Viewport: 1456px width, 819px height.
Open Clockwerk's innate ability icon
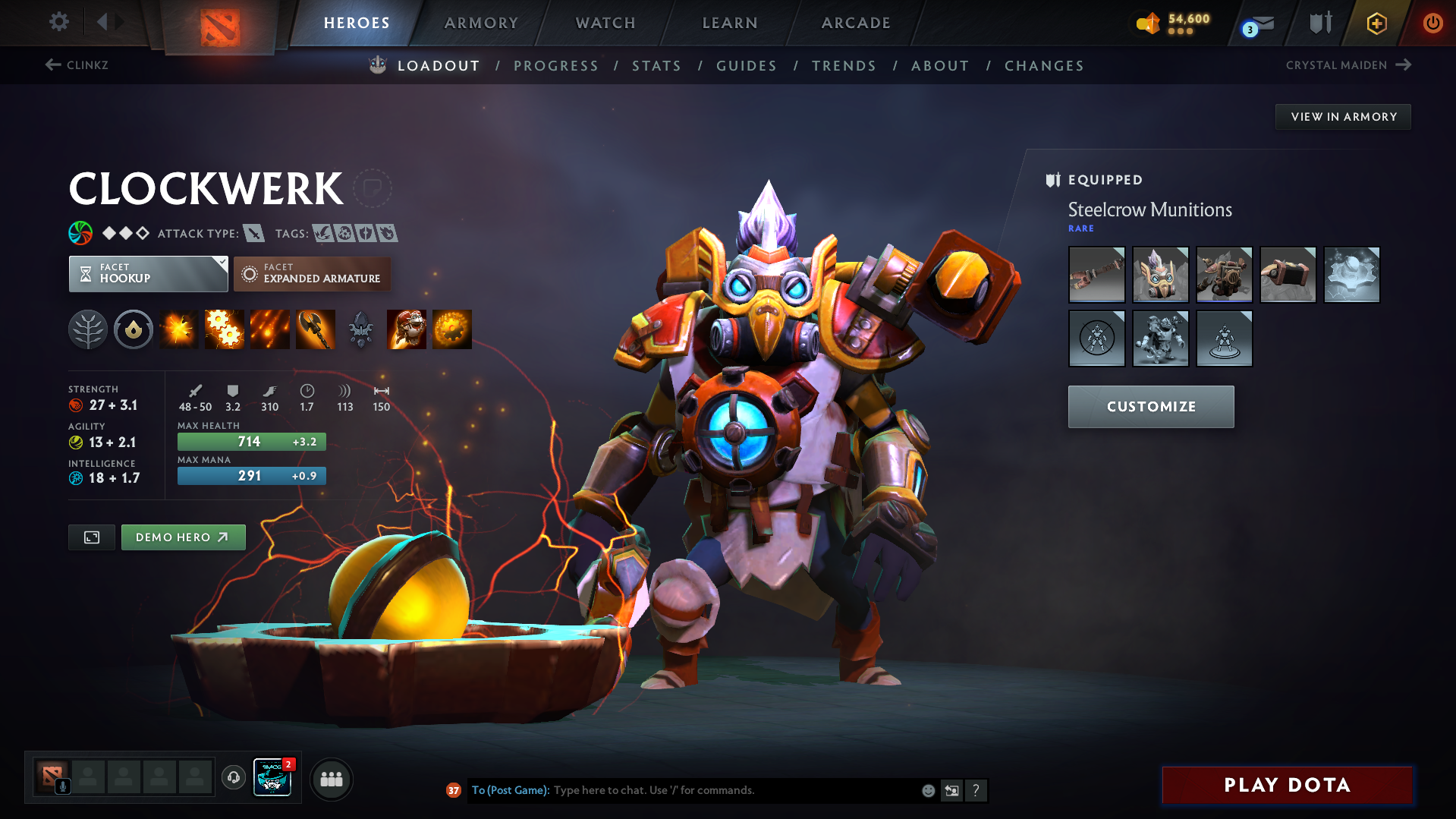pyautogui.click(x=133, y=329)
